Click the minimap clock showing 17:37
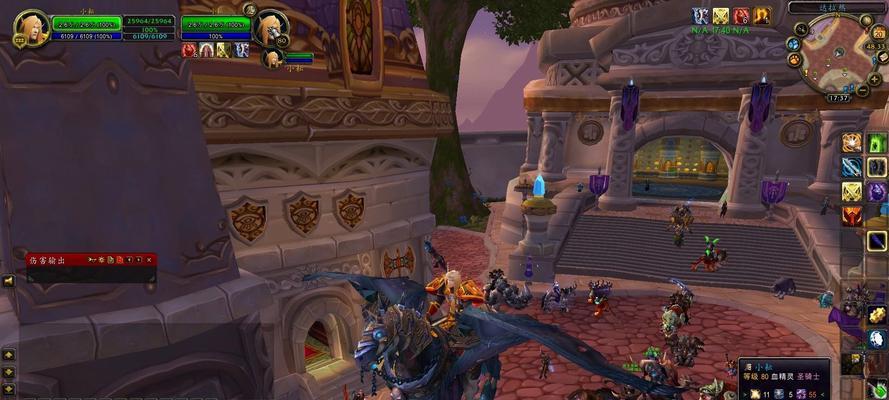This screenshot has height=400, width=889. pyautogui.click(x=839, y=98)
